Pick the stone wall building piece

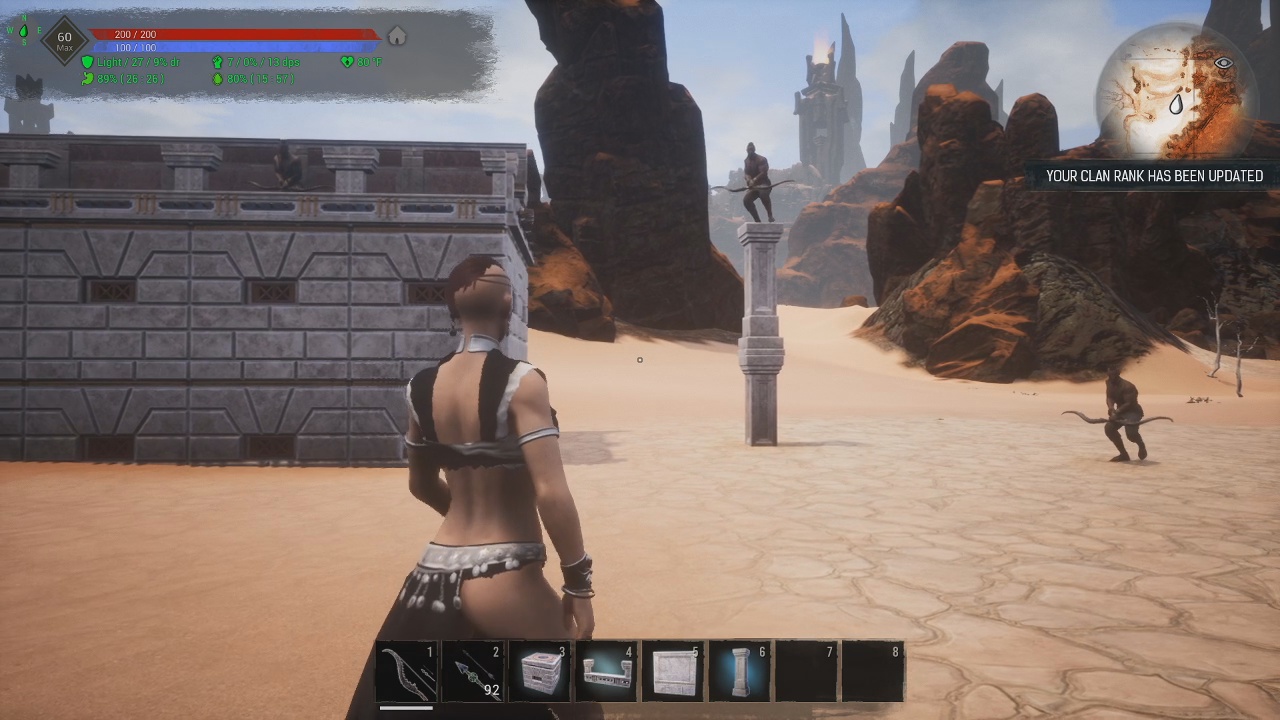pyautogui.click(x=673, y=672)
